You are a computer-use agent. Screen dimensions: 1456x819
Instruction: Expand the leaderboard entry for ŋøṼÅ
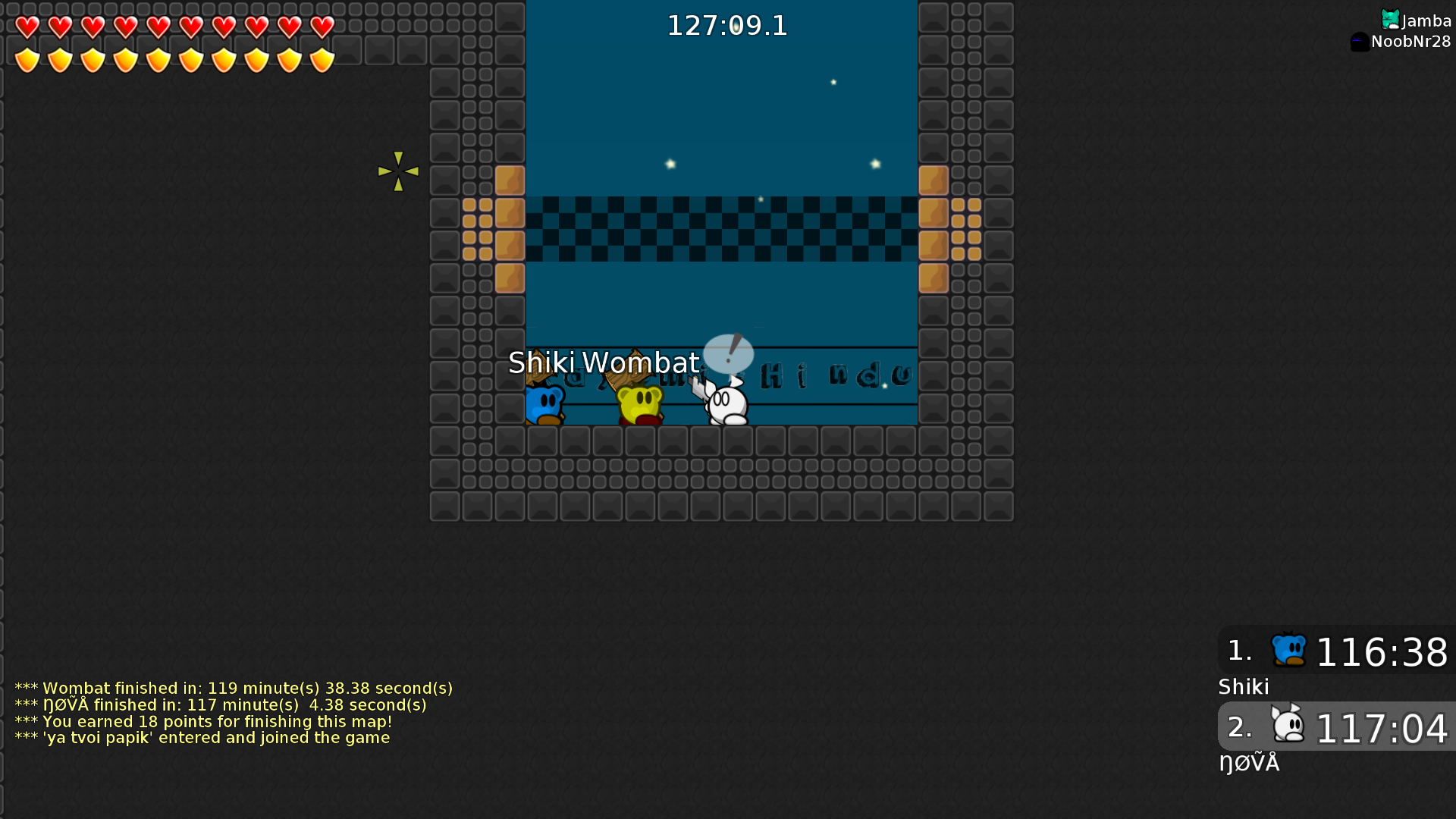click(x=1250, y=762)
